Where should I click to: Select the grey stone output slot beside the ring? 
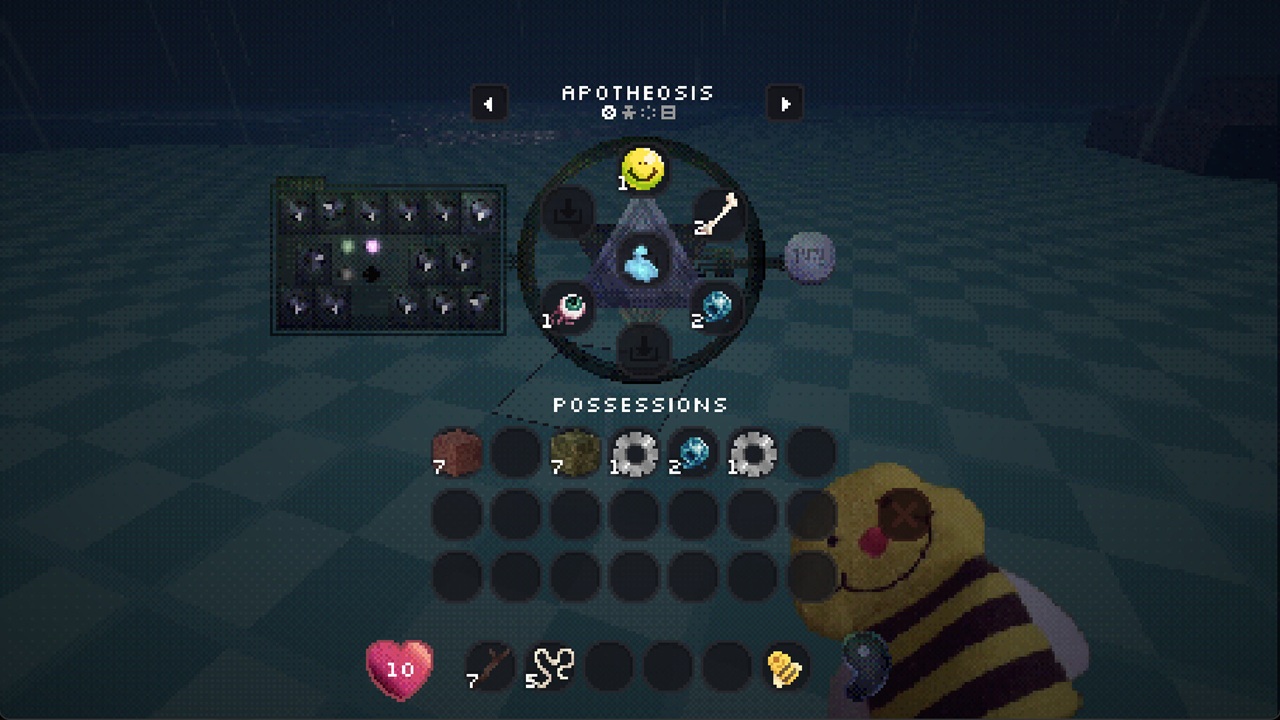(808, 258)
